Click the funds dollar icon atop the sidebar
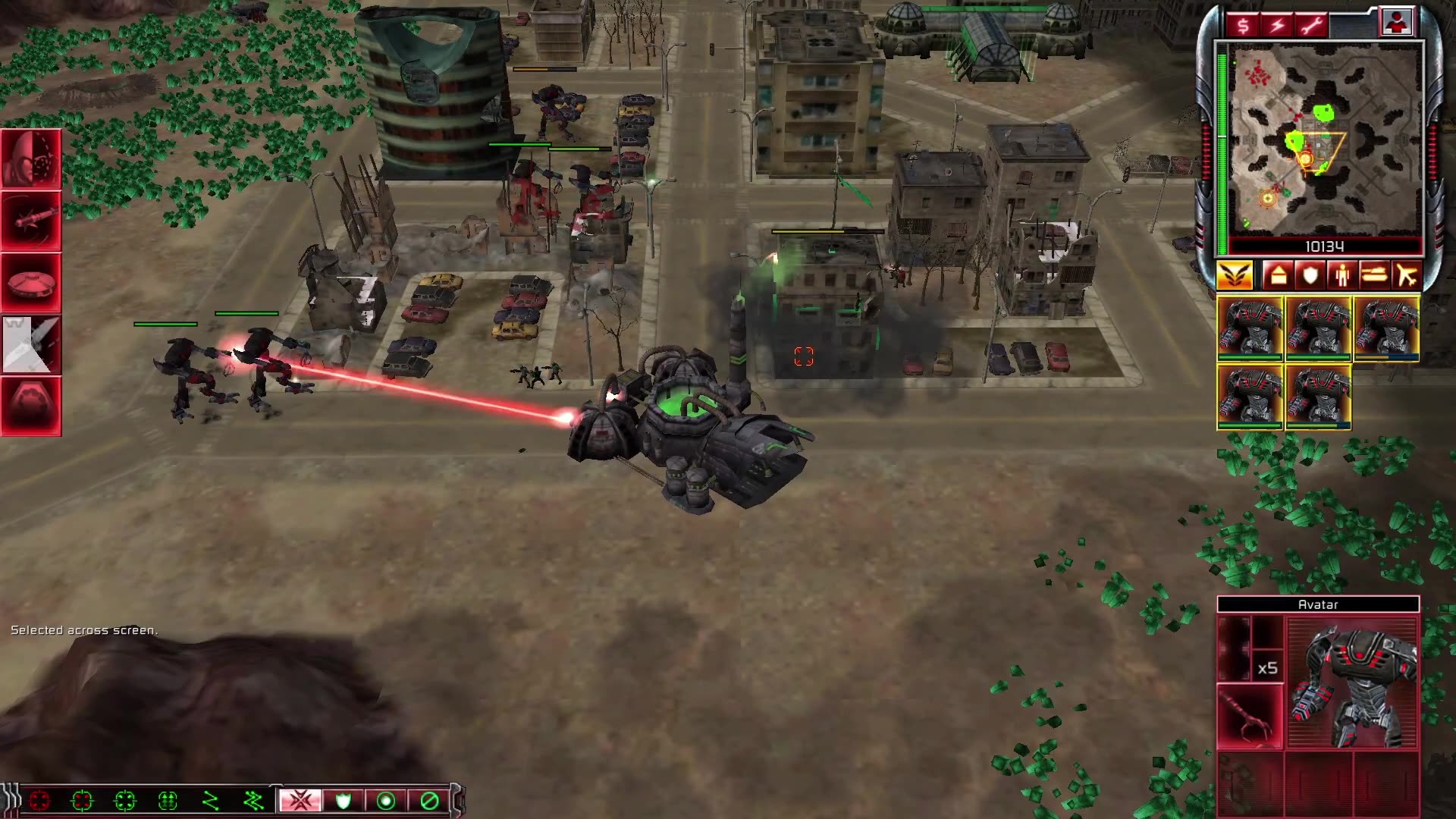The width and height of the screenshot is (1456, 819). 1241,24
